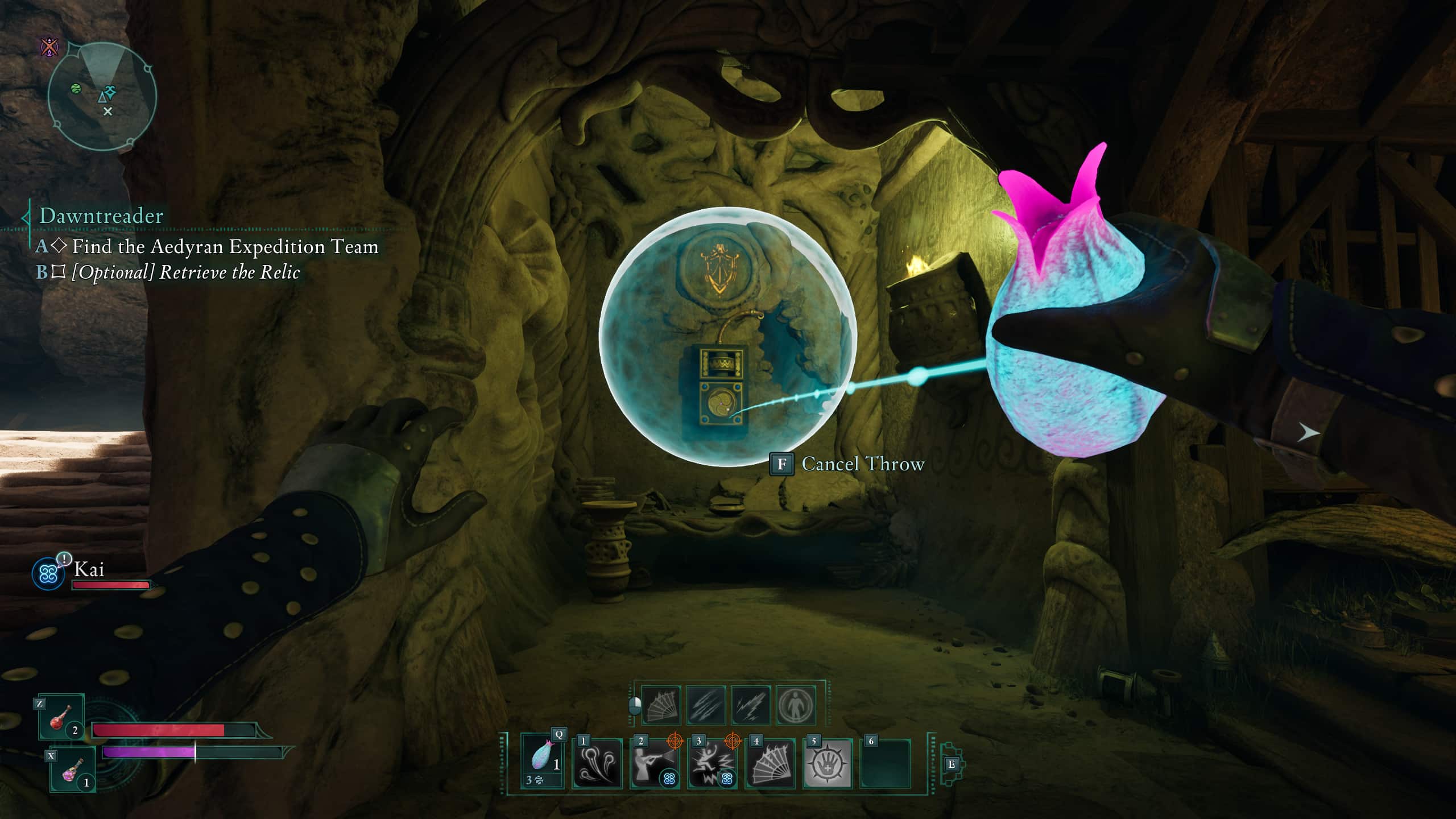Screen dimensions: 1456x819
Task: Select the lightning streak ability icon
Action: [751, 706]
